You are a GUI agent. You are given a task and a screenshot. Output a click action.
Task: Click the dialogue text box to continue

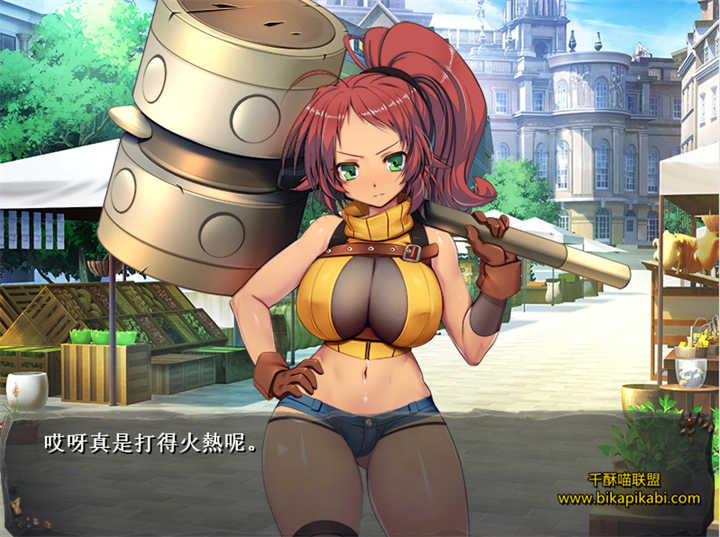150,443
